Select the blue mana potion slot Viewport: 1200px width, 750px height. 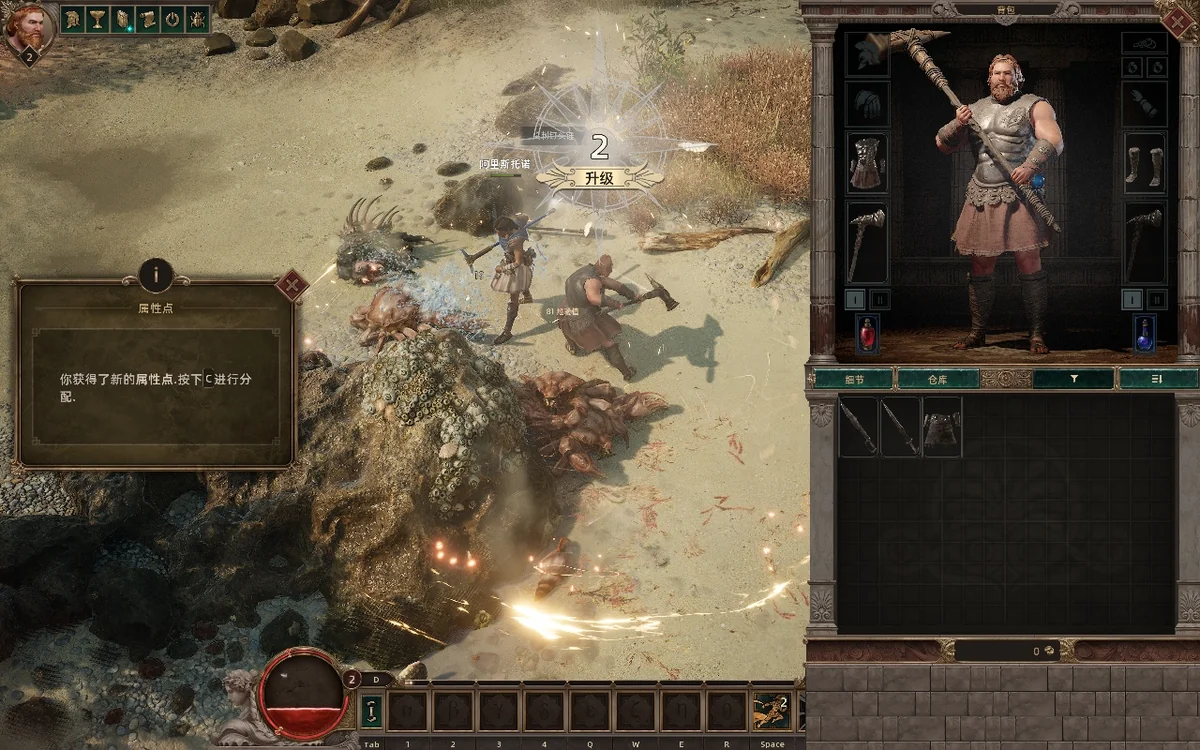click(1144, 335)
